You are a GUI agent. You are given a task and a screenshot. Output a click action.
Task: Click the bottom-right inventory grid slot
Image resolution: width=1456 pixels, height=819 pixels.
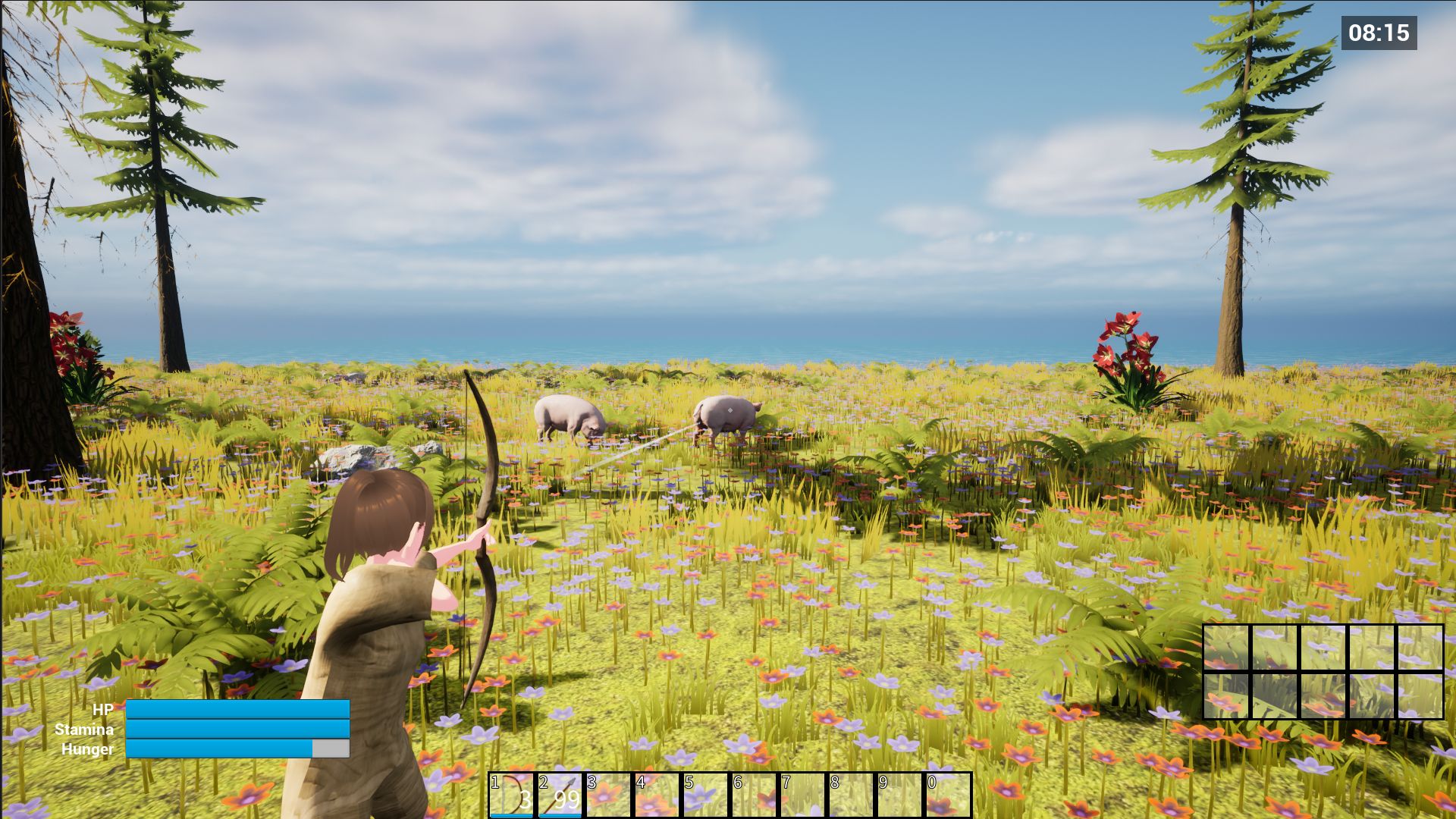click(1420, 695)
